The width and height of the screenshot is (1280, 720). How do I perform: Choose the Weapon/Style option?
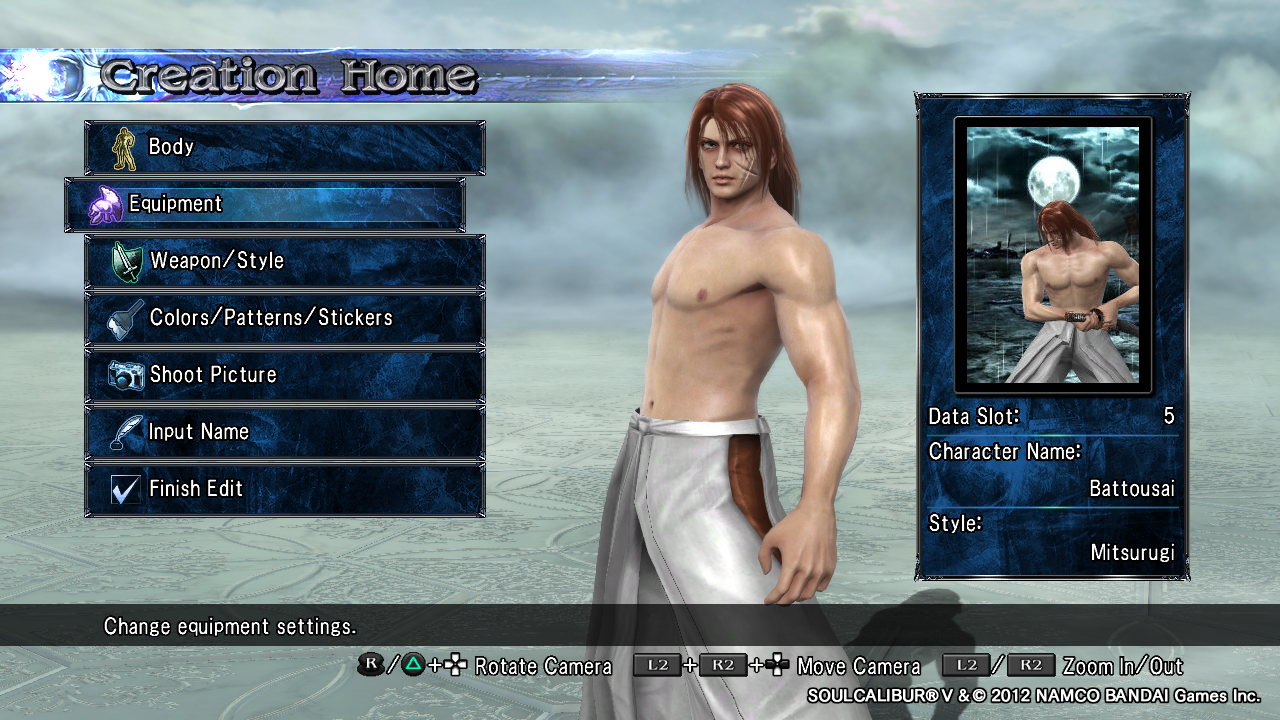tap(284, 261)
